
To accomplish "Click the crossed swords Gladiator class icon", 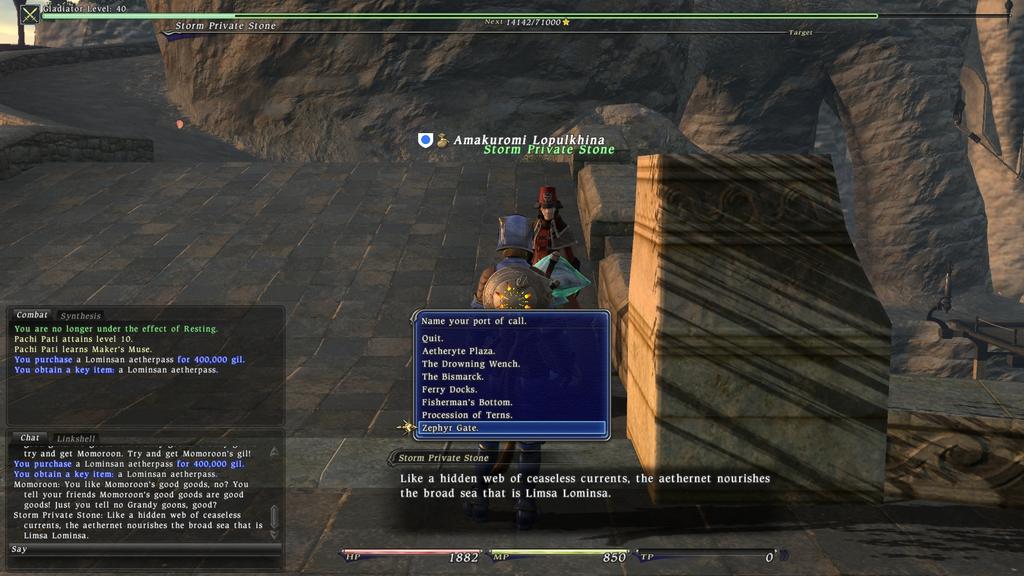I will [x=30, y=14].
